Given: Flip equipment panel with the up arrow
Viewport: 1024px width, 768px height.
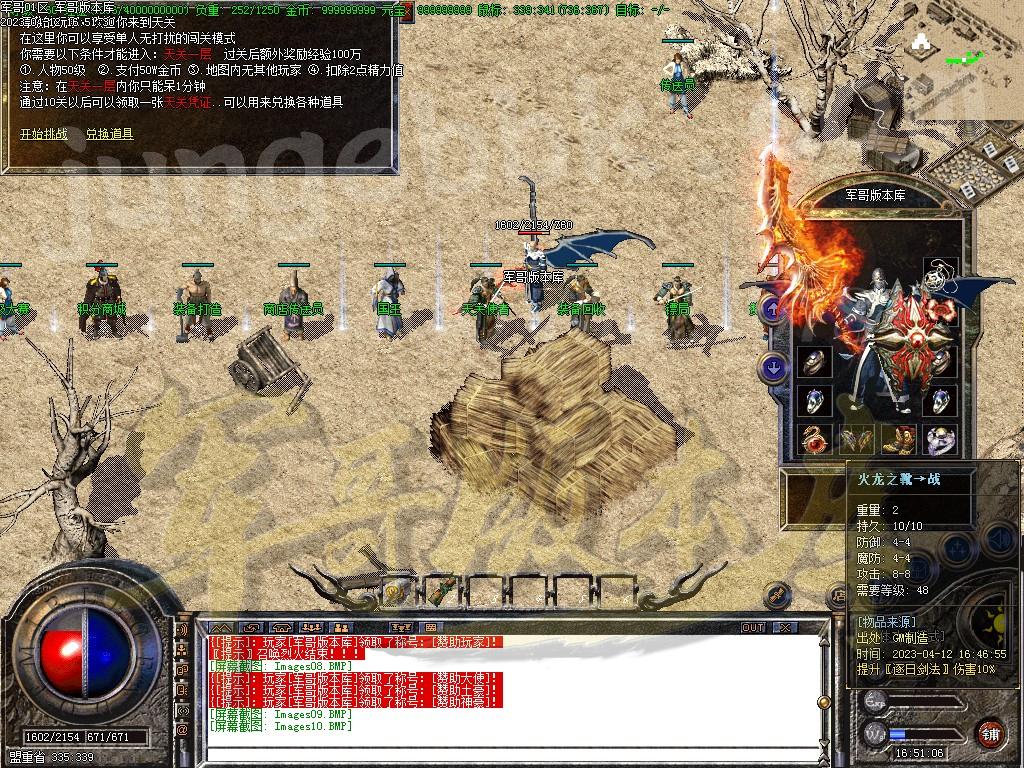Looking at the screenshot, I should 773,309.
